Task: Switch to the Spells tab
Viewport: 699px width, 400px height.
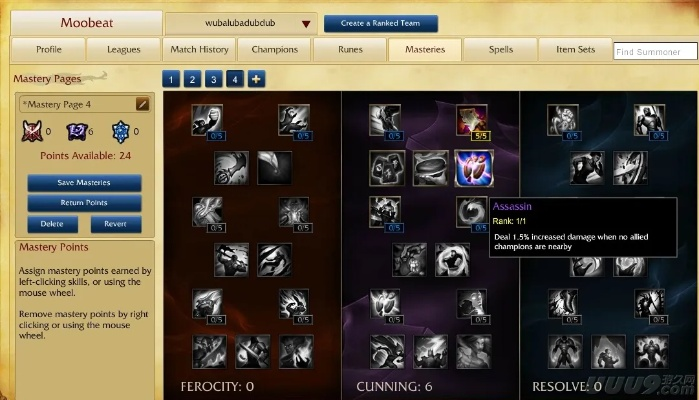Action: [x=501, y=49]
